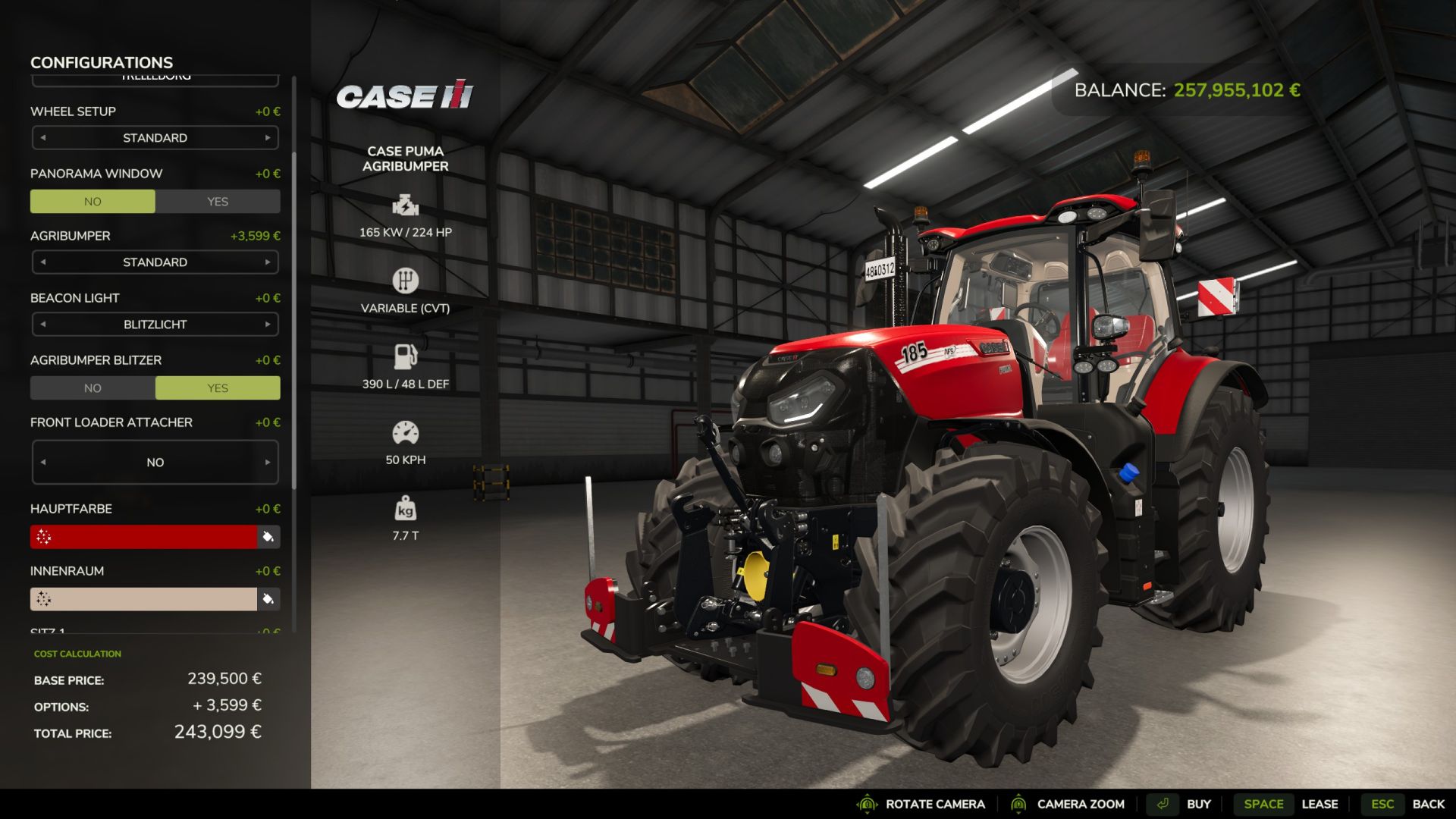Image resolution: width=1456 pixels, height=819 pixels.
Task: Set Agribumper Blitzer to Yes
Action: click(x=218, y=388)
